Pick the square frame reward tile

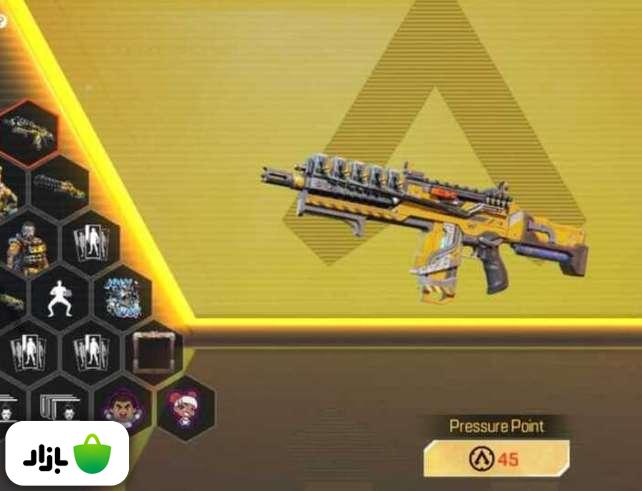click(x=154, y=351)
